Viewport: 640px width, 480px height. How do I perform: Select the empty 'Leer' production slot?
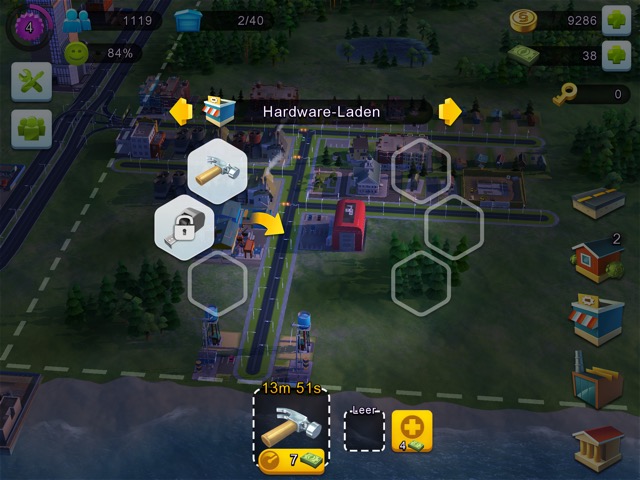point(364,431)
